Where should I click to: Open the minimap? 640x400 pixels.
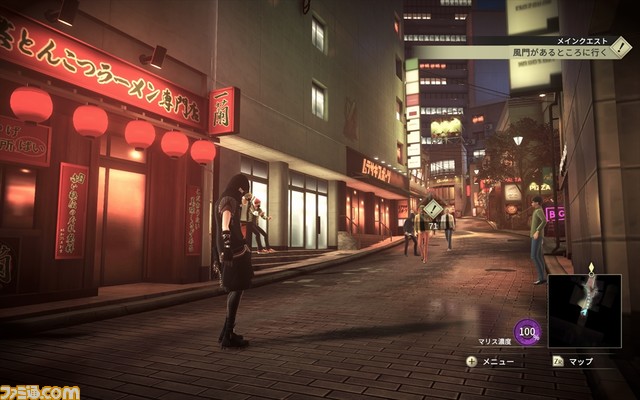point(584,311)
